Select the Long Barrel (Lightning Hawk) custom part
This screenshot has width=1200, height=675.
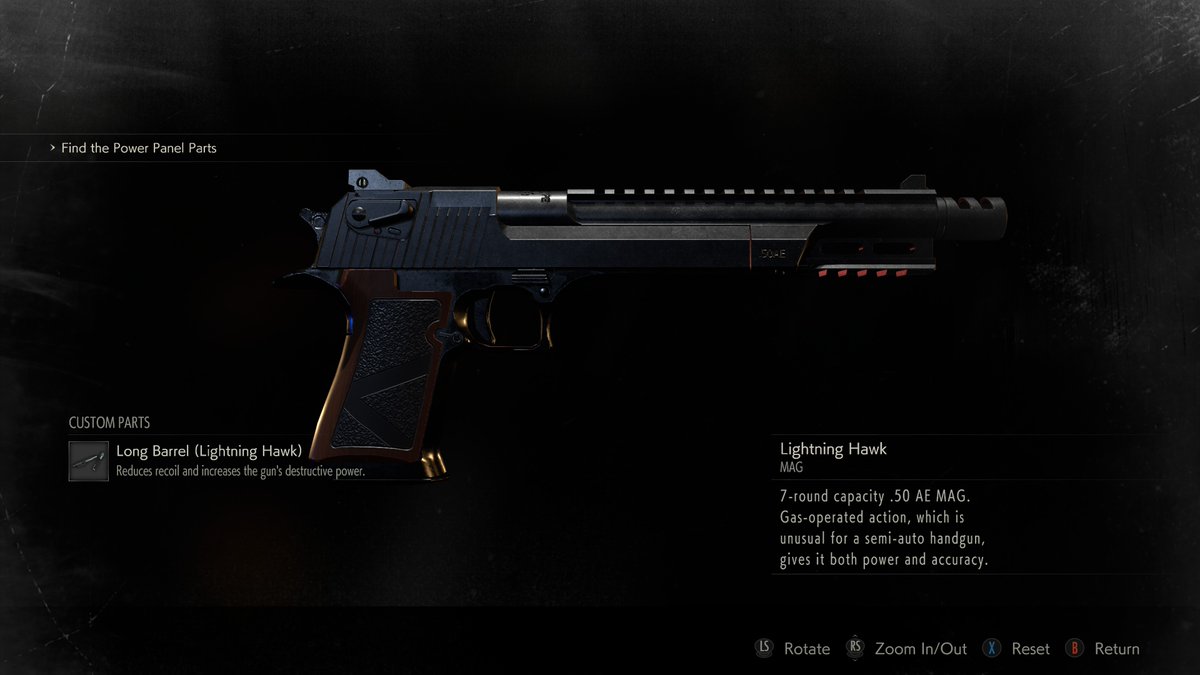tap(209, 451)
